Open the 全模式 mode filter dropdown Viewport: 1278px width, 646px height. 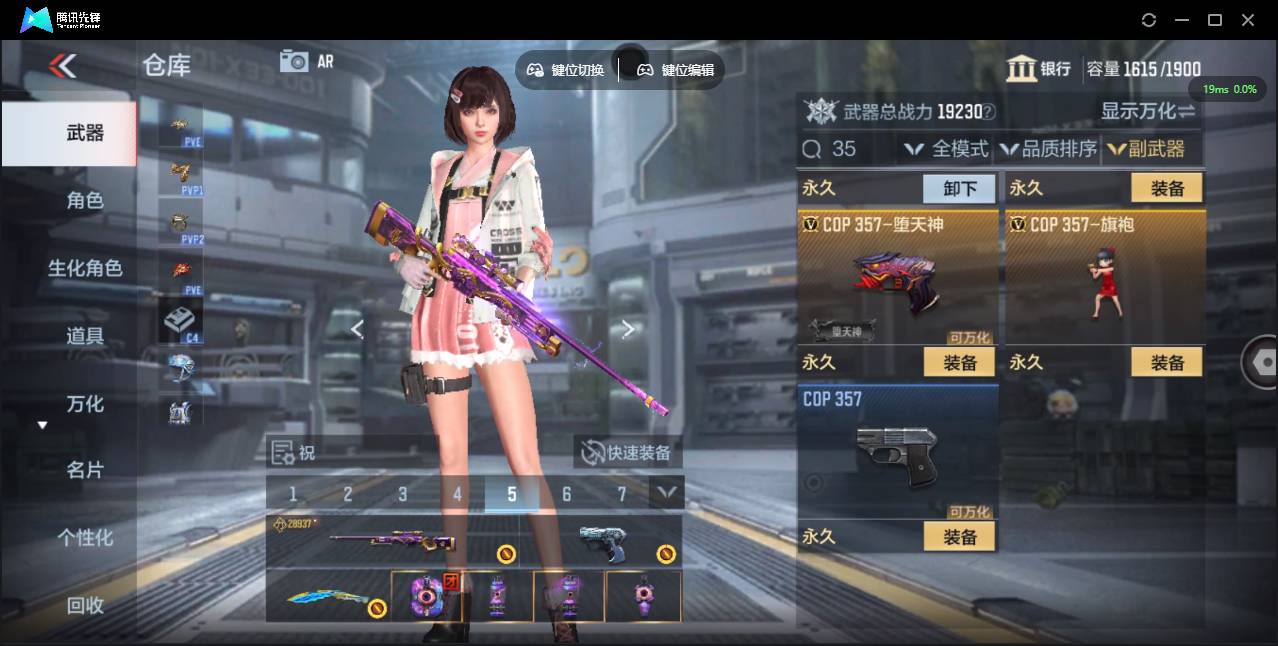point(946,149)
